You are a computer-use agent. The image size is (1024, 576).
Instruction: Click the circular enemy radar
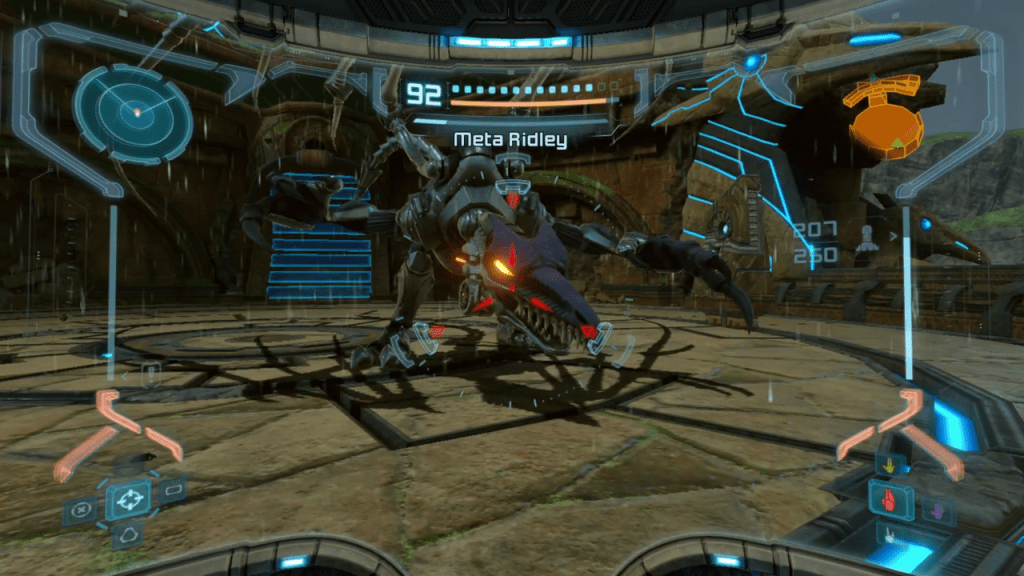(x=132, y=113)
